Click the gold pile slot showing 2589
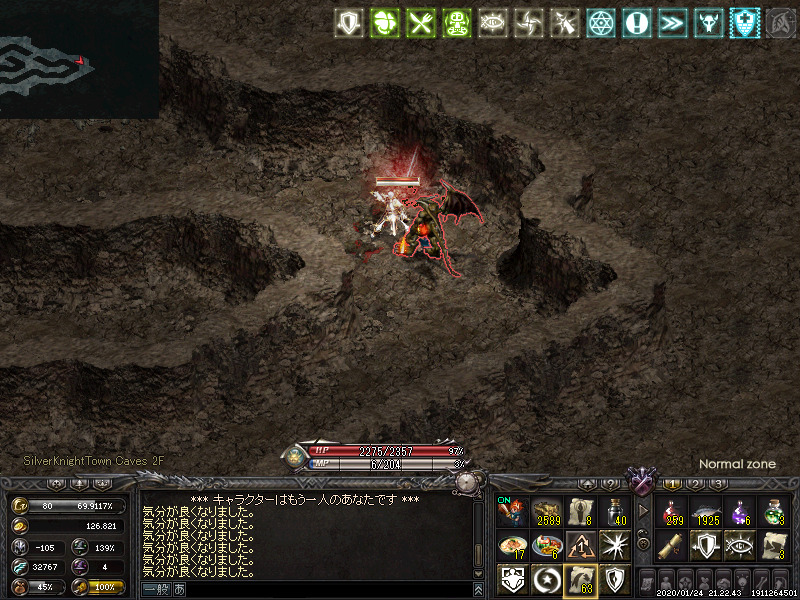This screenshot has width=800, height=600. (x=546, y=512)
